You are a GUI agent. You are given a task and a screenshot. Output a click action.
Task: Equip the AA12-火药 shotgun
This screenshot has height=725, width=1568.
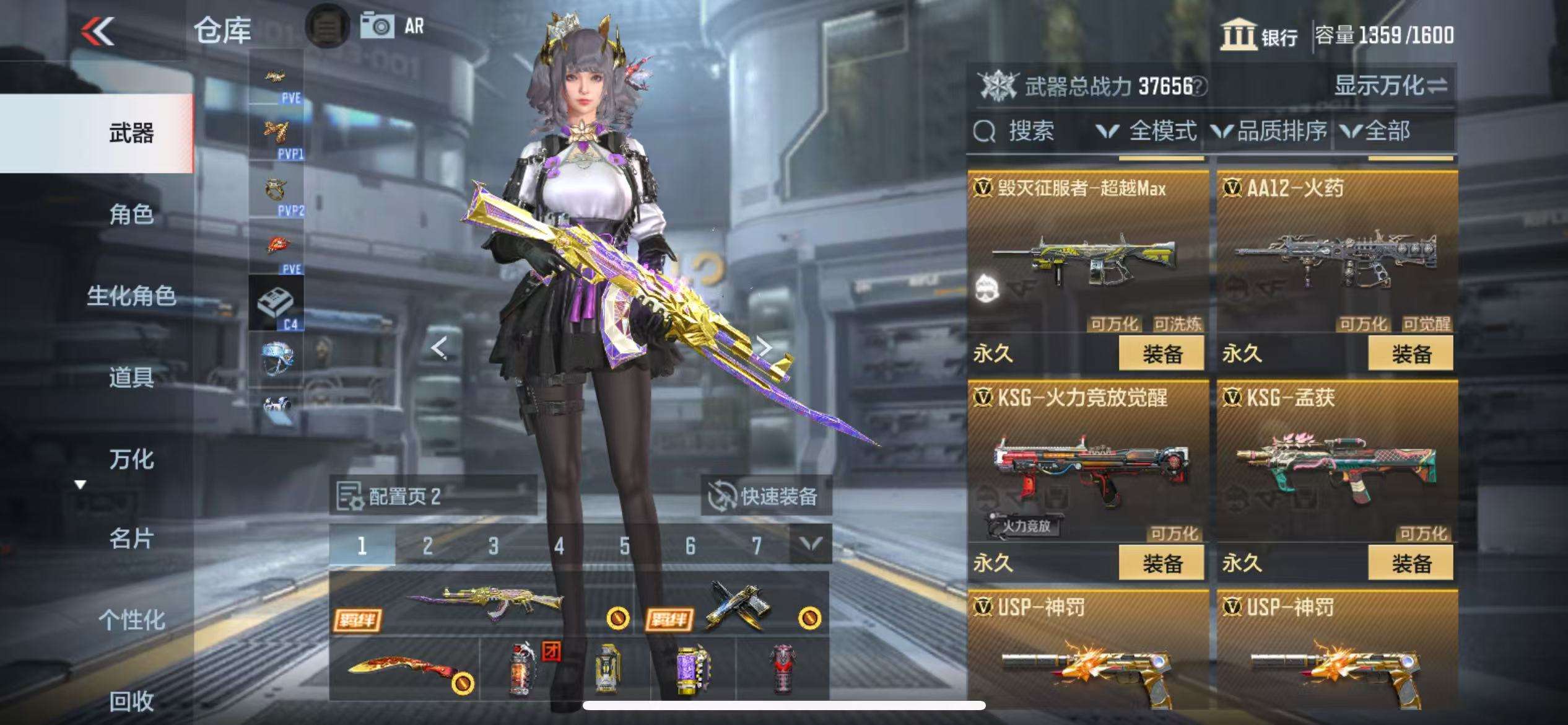tap(1411, 354)
